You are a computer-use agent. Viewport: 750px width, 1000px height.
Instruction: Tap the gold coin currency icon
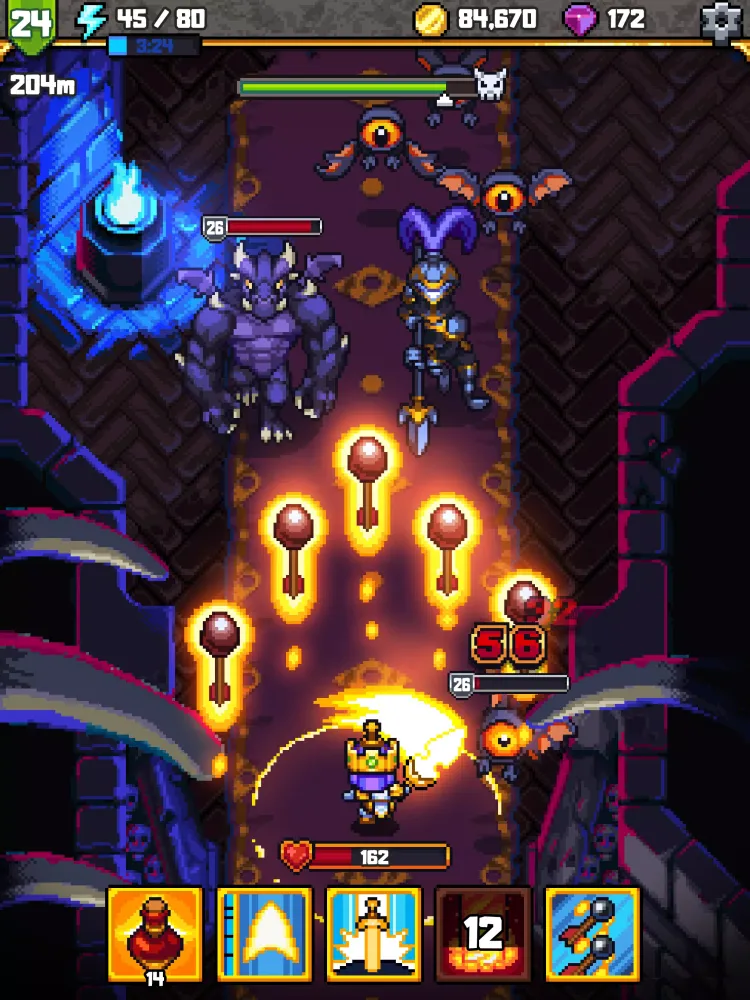coord(432,19)
